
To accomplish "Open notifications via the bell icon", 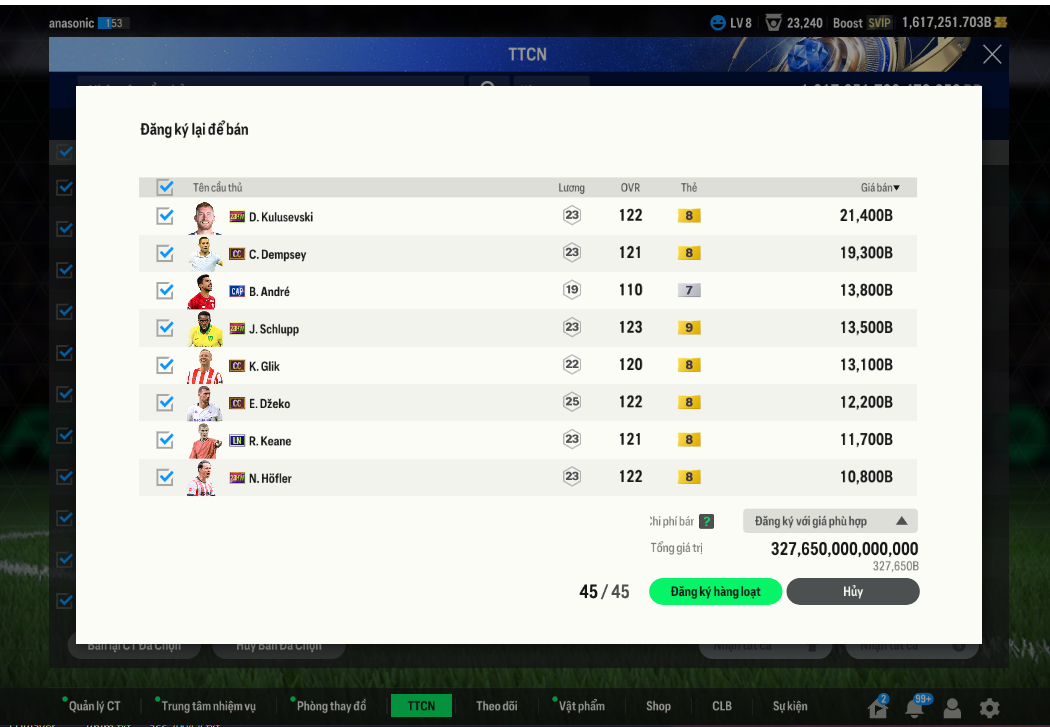I will tap(914, 708).
